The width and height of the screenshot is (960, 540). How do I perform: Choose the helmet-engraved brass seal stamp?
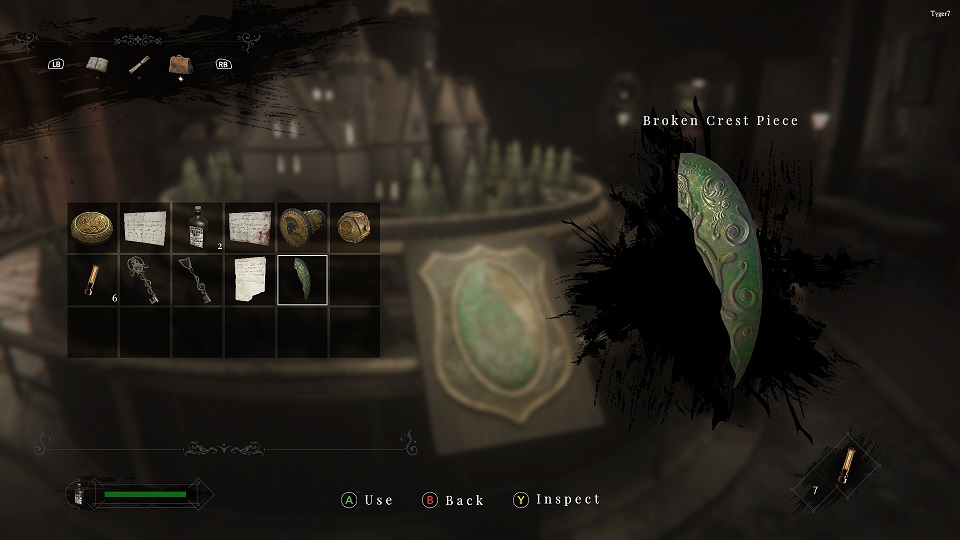coord(301,228)
